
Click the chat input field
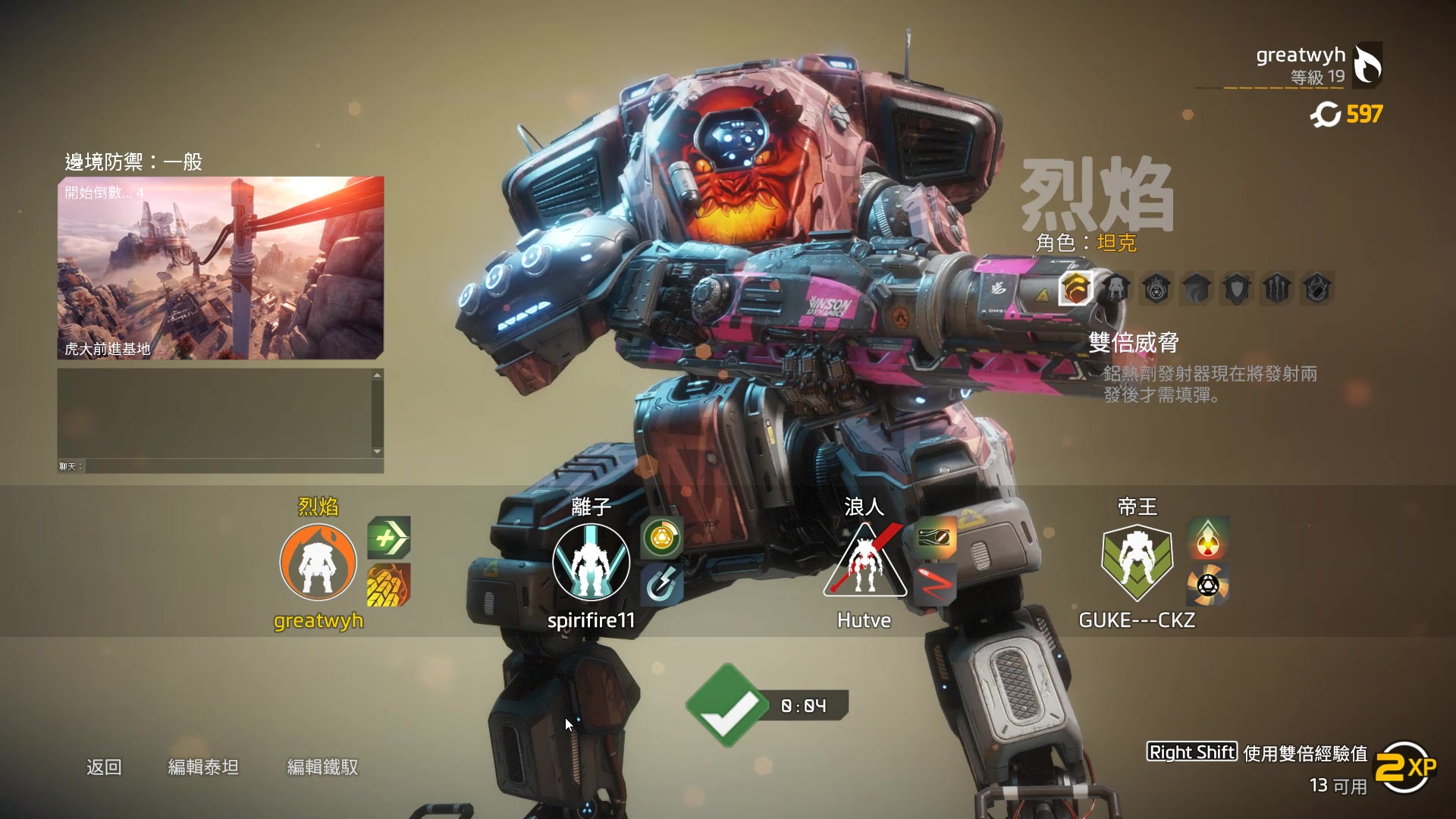(x=234, y=466)
